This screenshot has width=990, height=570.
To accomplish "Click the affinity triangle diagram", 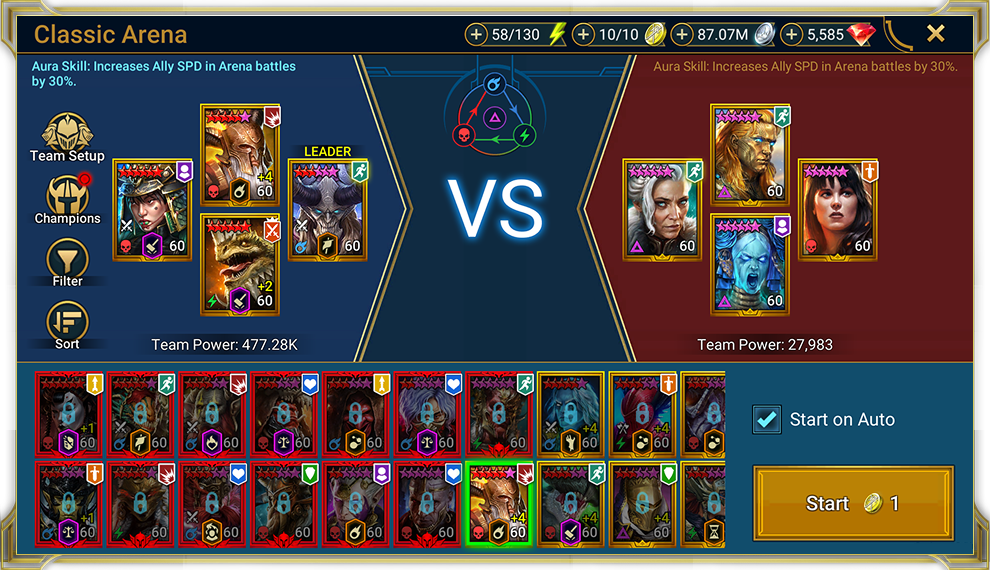I will 494,115.
